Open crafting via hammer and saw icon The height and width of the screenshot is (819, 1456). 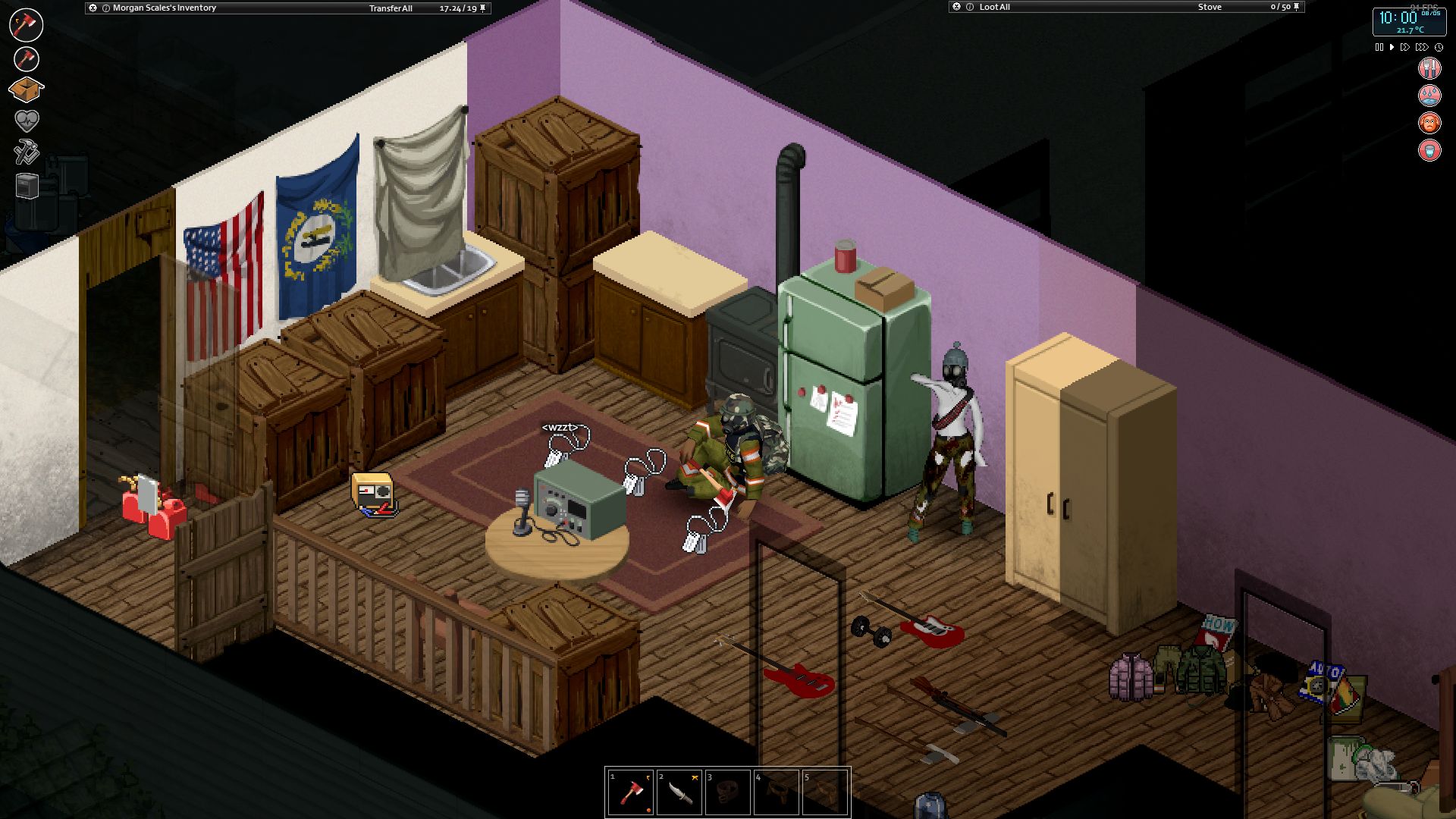point(27,152)
